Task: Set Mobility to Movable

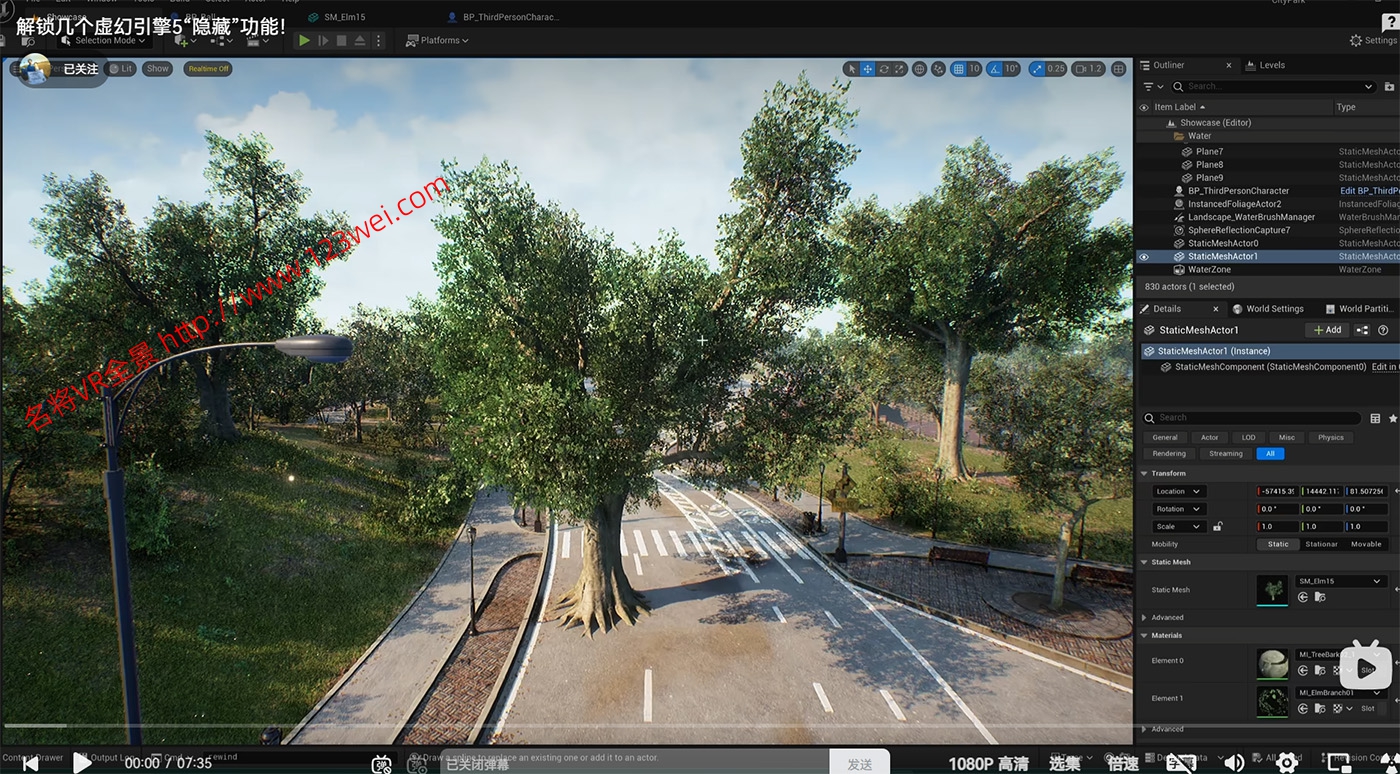Action: (x=1365, y=544)
